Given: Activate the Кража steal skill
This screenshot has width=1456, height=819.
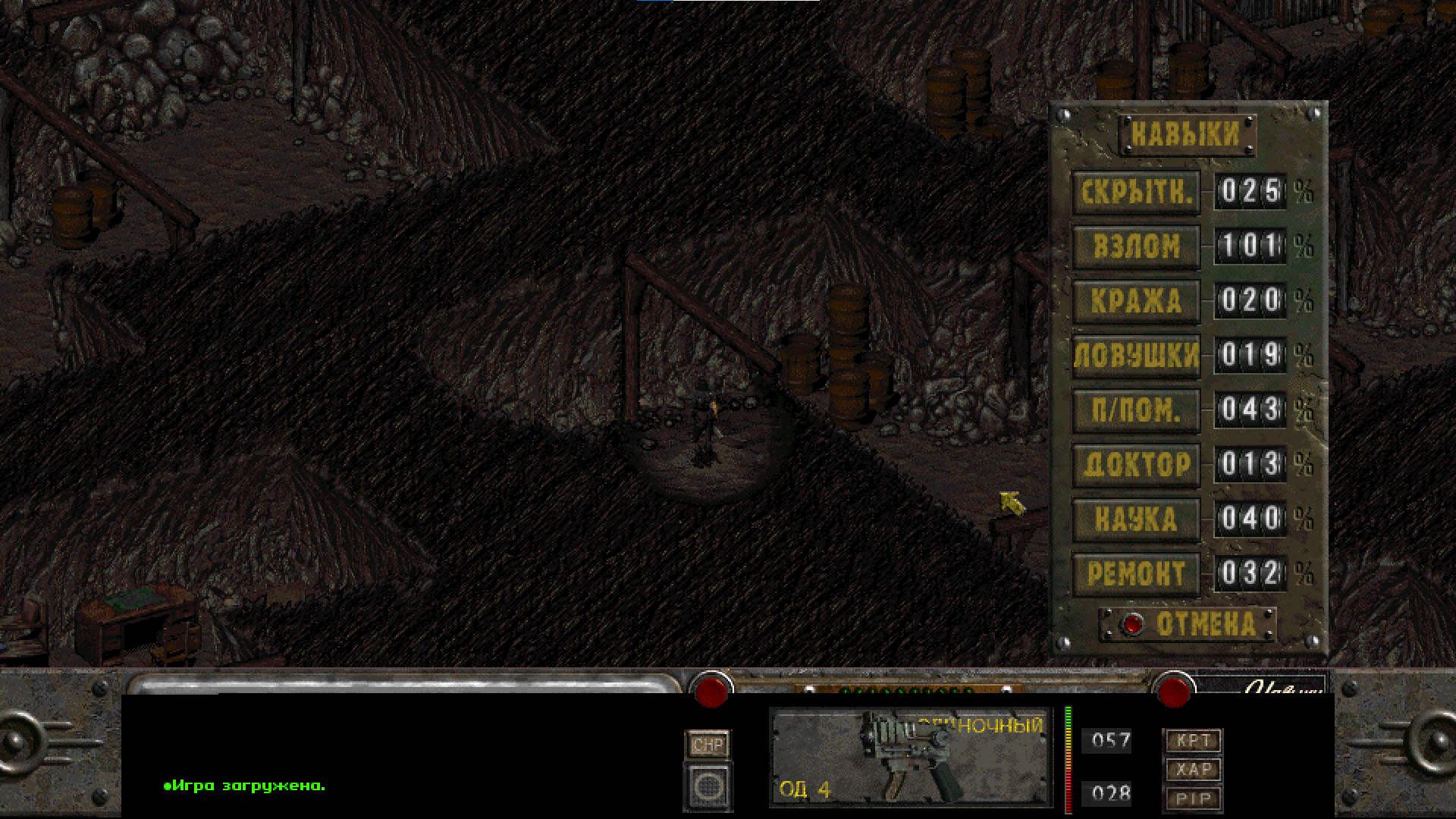Looking at the screenshot, I should click(x=1136, y=301).
